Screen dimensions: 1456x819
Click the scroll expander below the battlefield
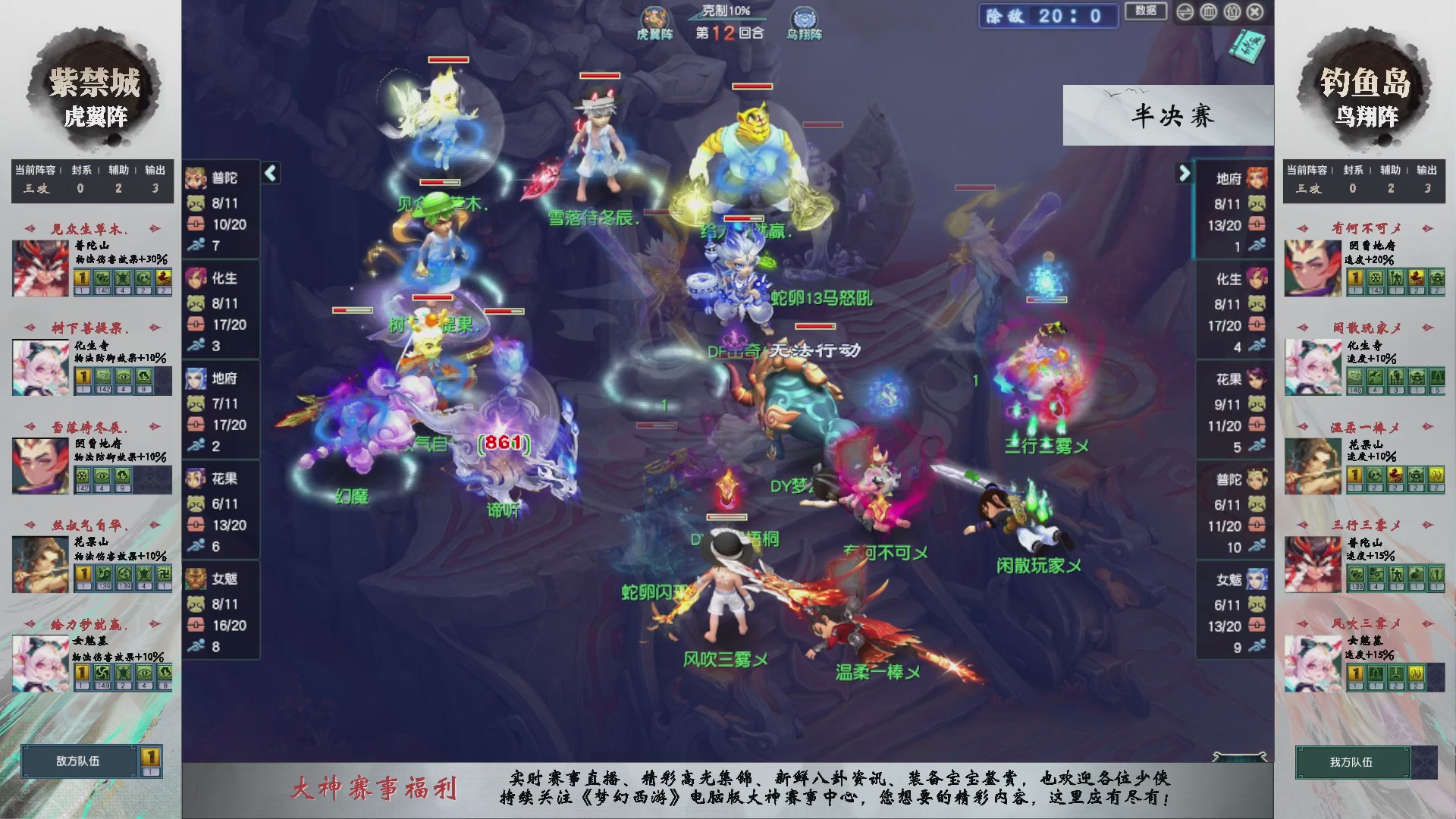(1240, 756)
